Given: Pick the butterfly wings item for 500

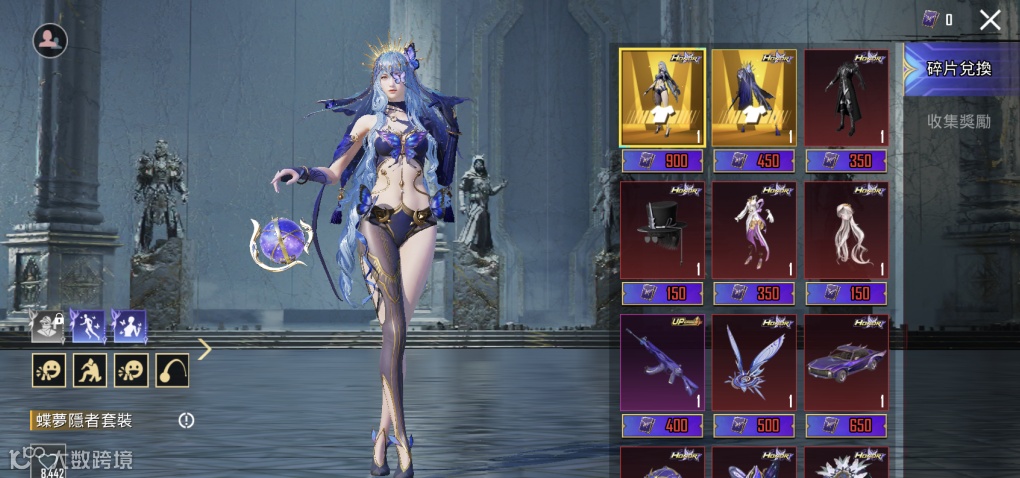Looking at the screenshot, I should click(x=754, y=362).
